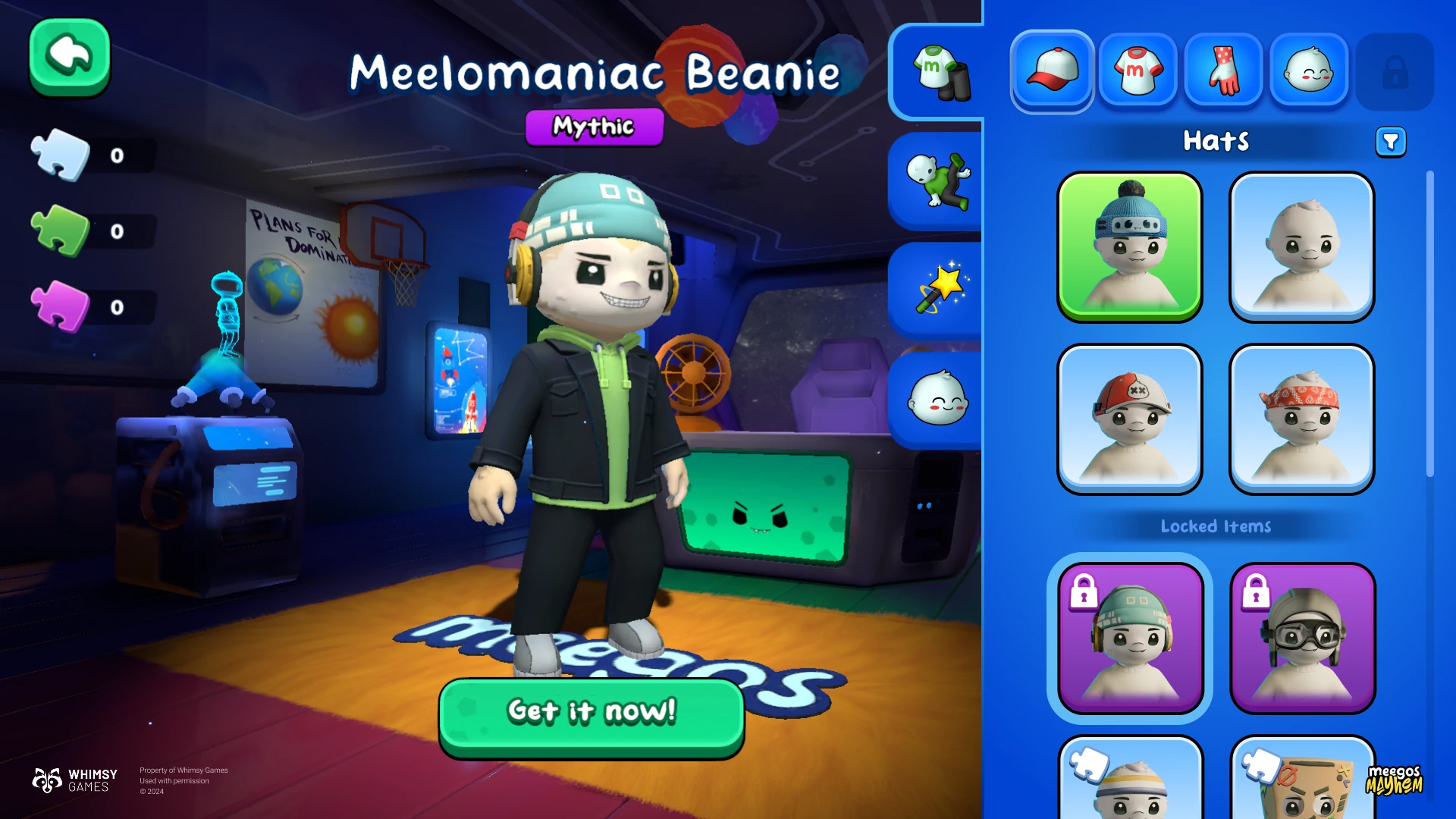Open the magic wand effects side tab

click(x=940, y=290)
